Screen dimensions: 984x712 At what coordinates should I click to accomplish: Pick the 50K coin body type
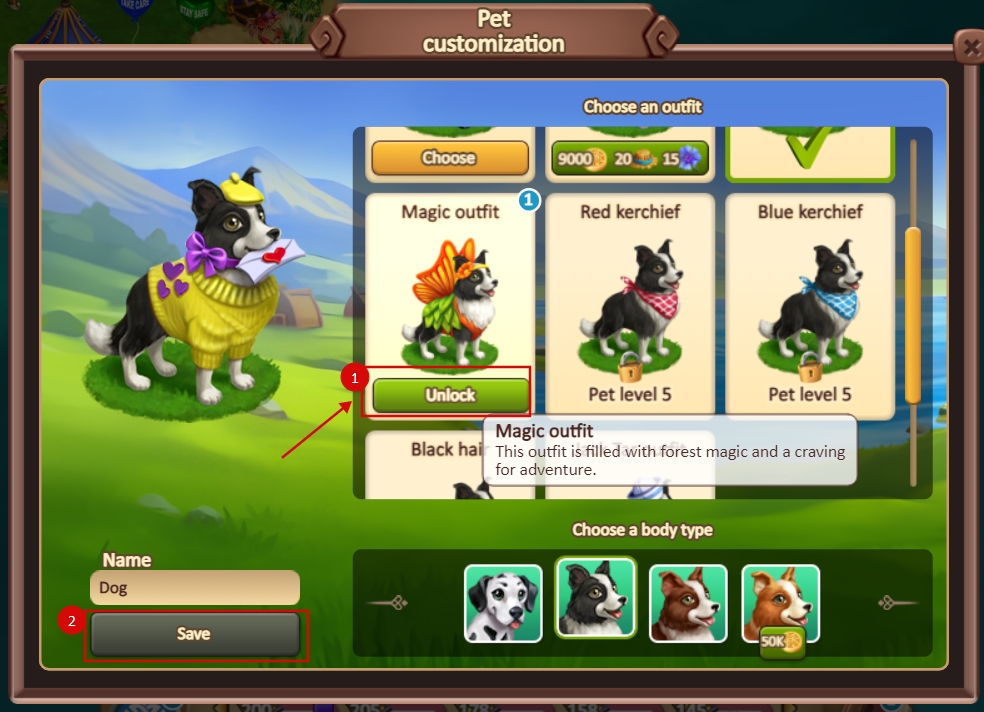click(780, 602)
